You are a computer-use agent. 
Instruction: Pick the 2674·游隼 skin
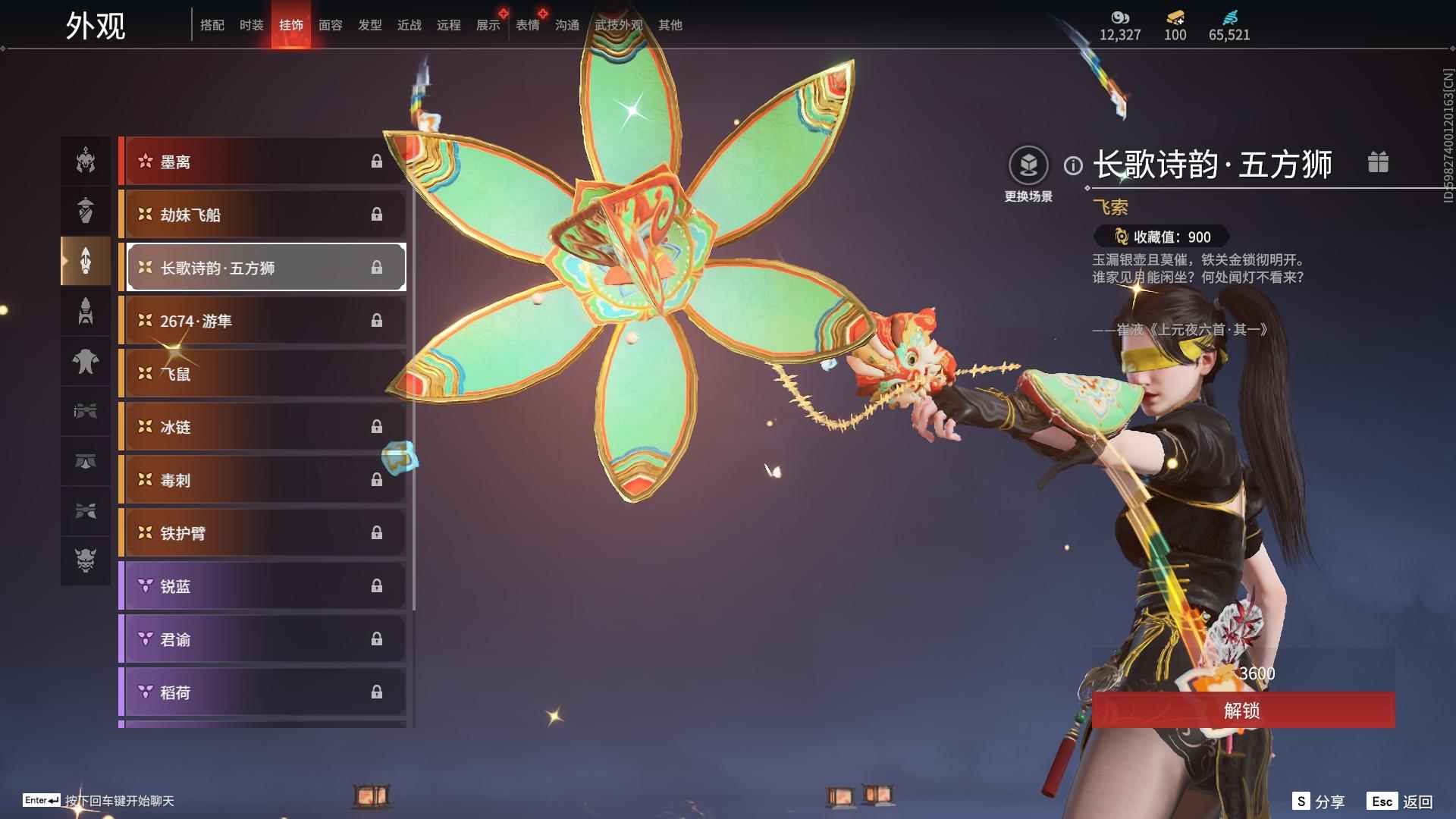point(262,321)
